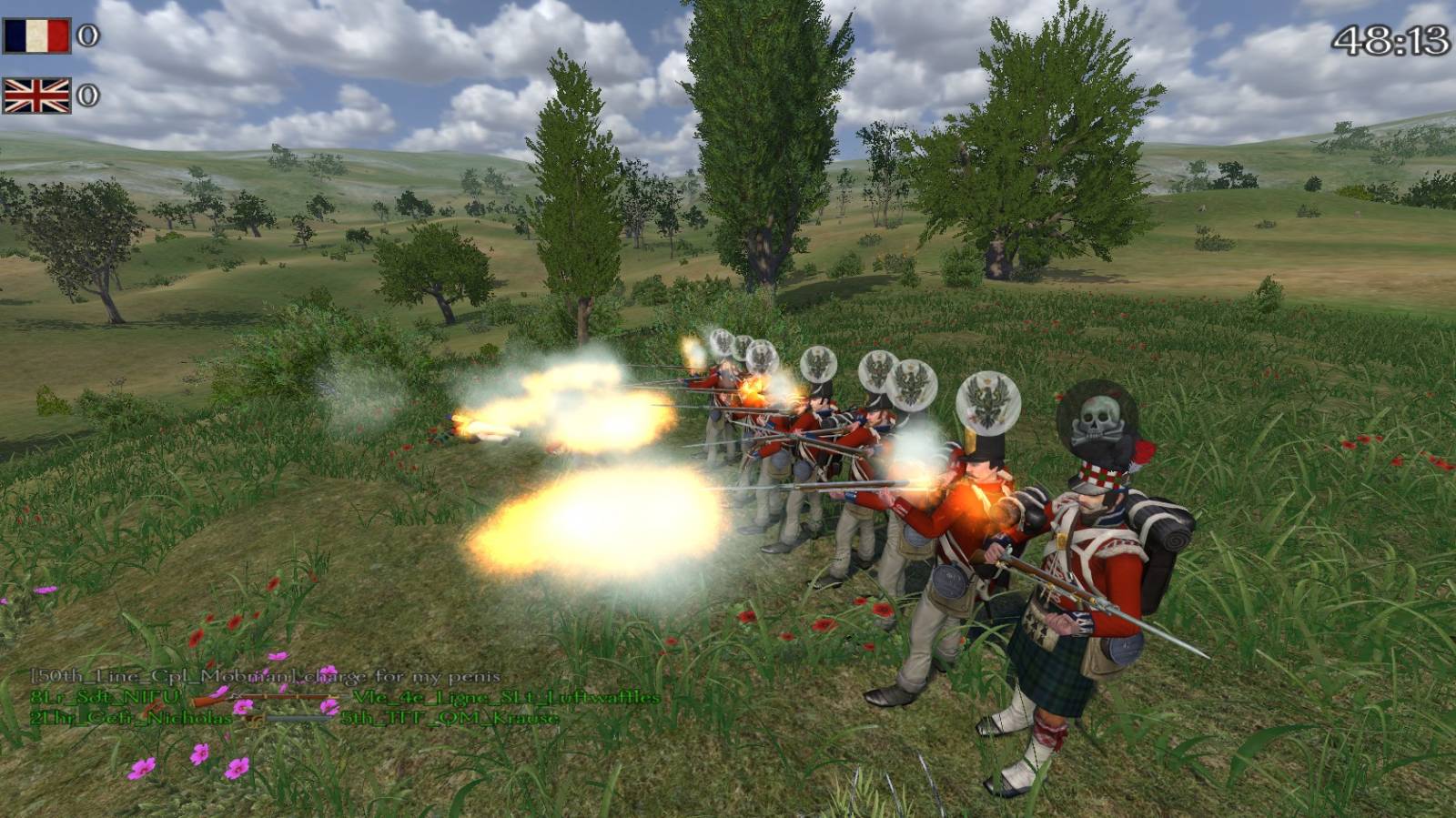Click the French tricolor team flag

tap(36, 36)
